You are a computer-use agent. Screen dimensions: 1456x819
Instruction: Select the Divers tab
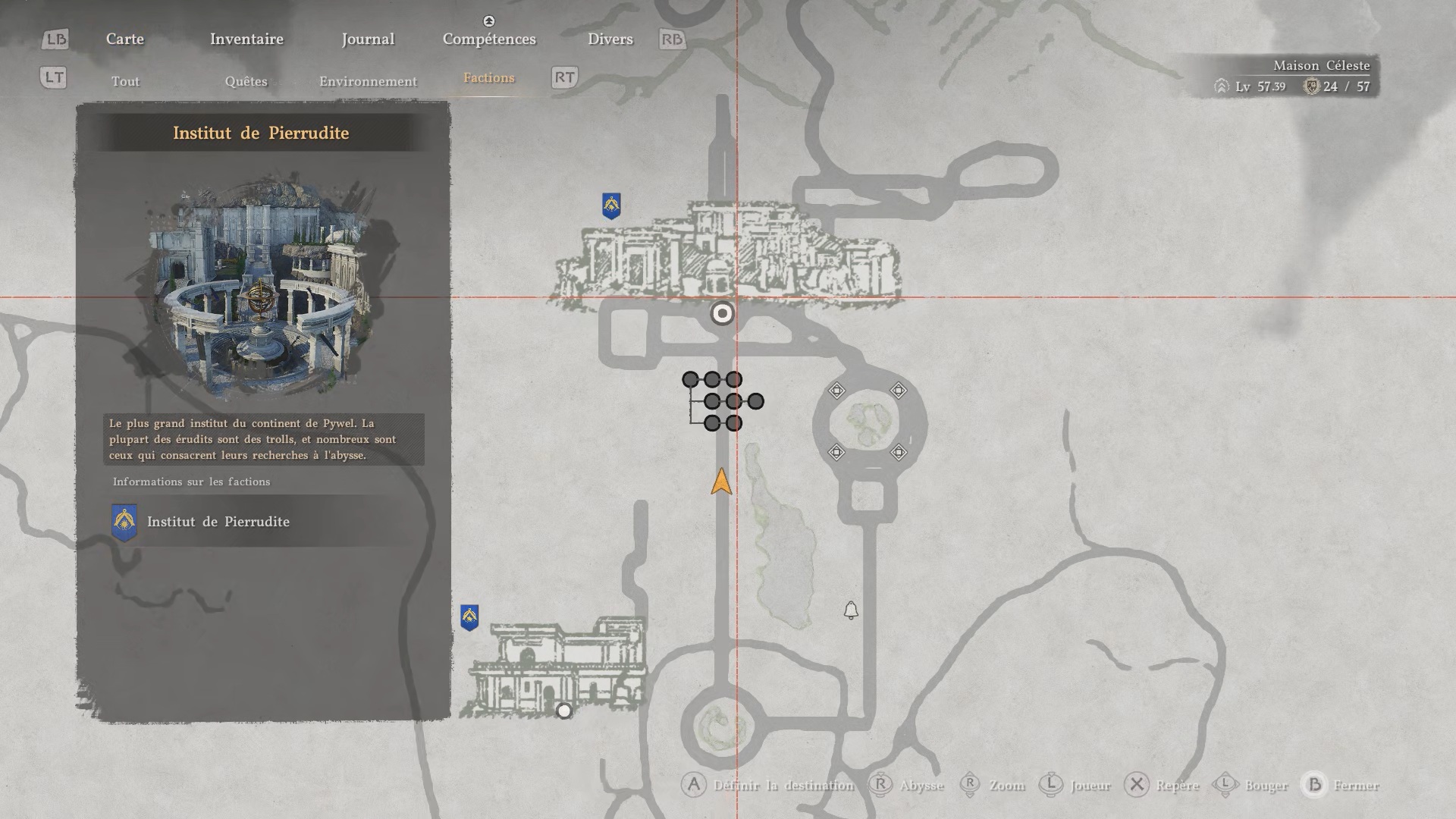click(610, 39)
